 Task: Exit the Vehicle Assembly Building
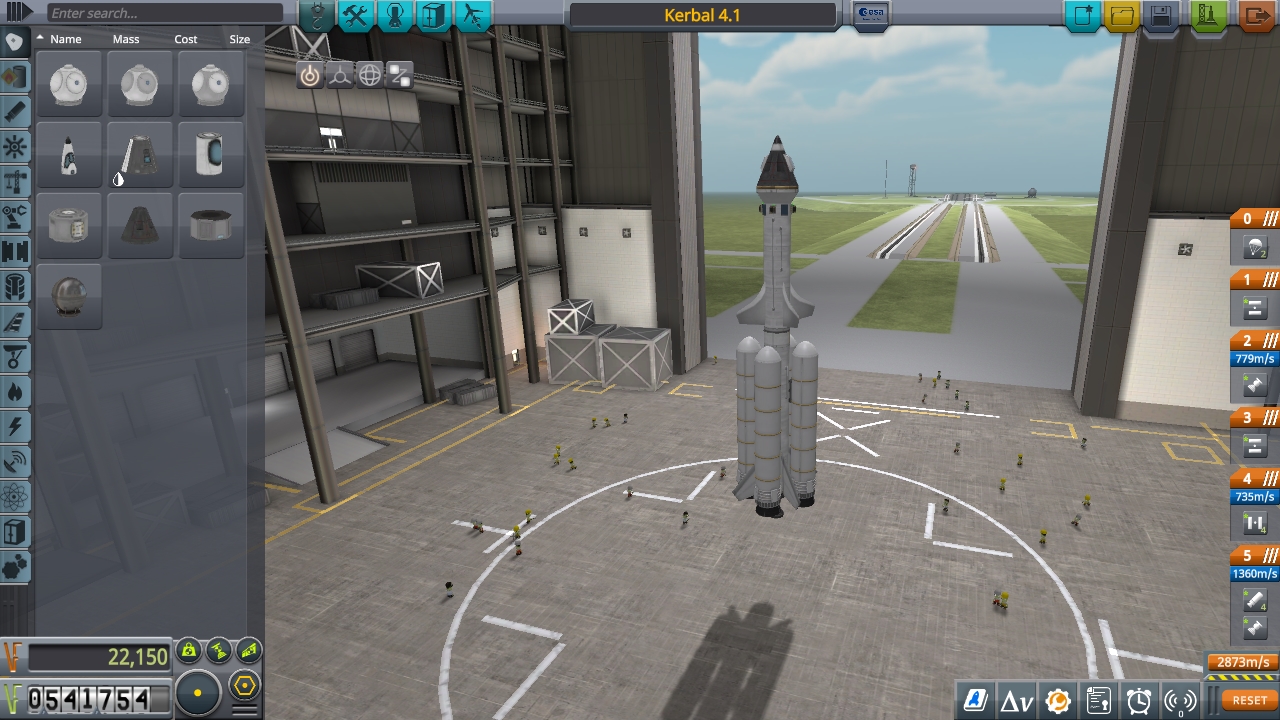click(x=1257, y=15)
